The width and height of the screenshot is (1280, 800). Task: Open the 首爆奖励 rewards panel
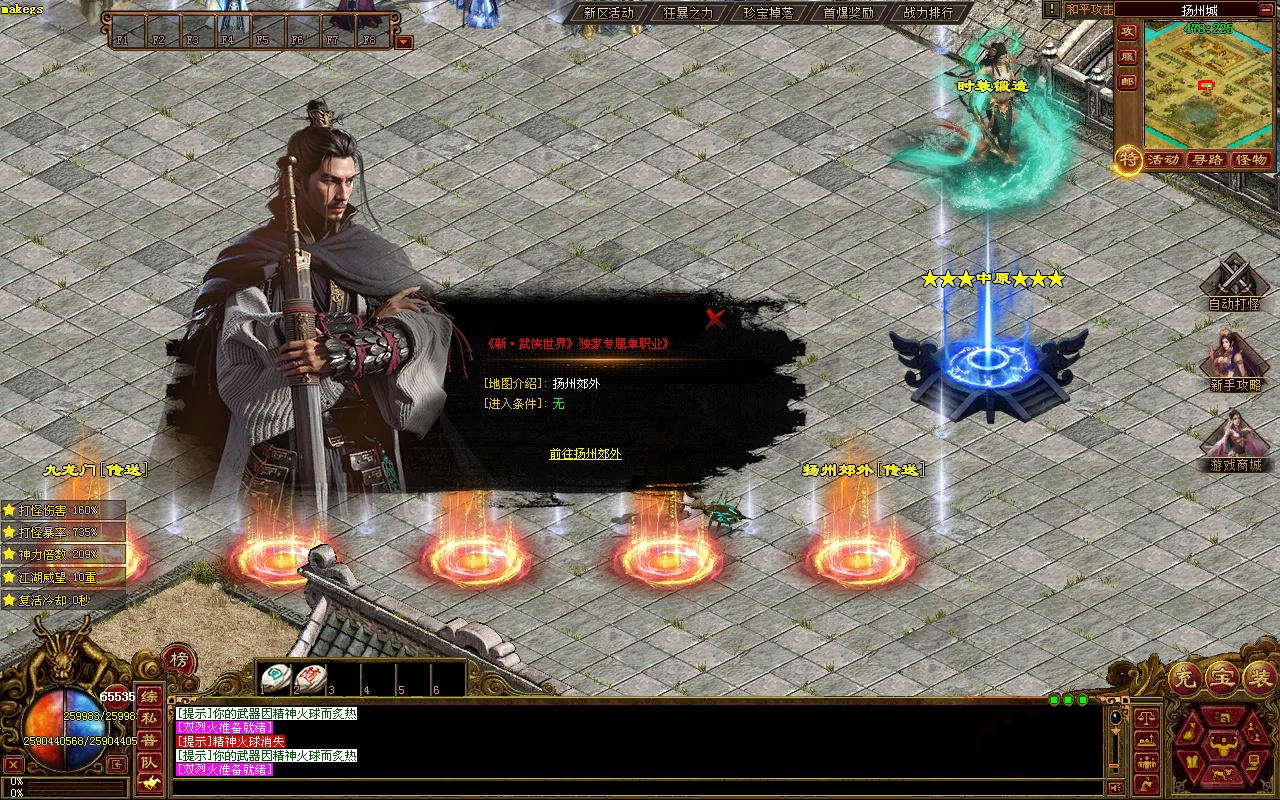coord(848,13)
